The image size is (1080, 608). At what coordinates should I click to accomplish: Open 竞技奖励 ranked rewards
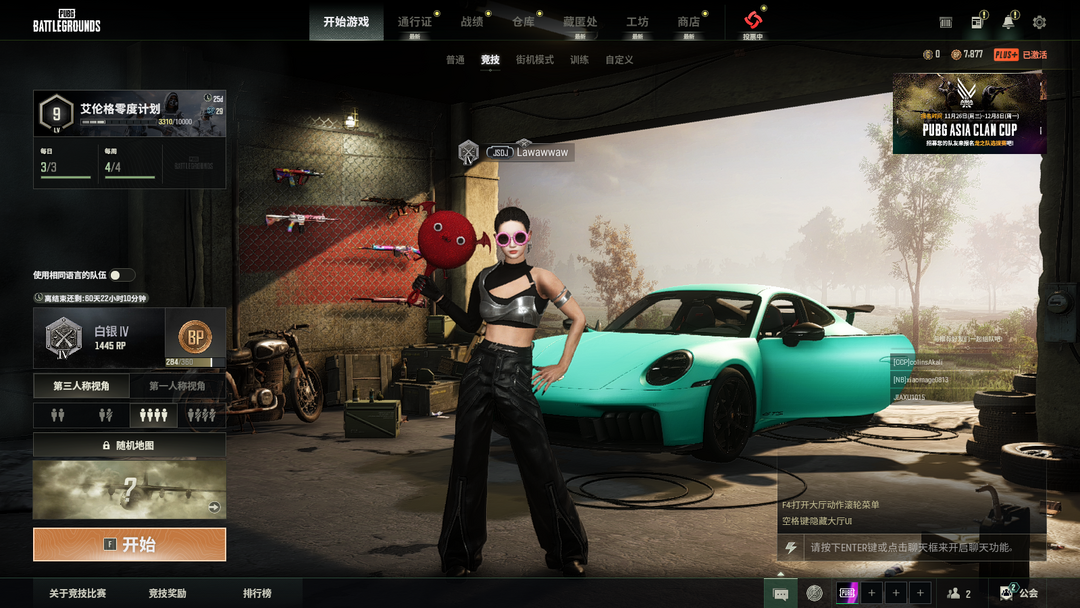[167, 594]
